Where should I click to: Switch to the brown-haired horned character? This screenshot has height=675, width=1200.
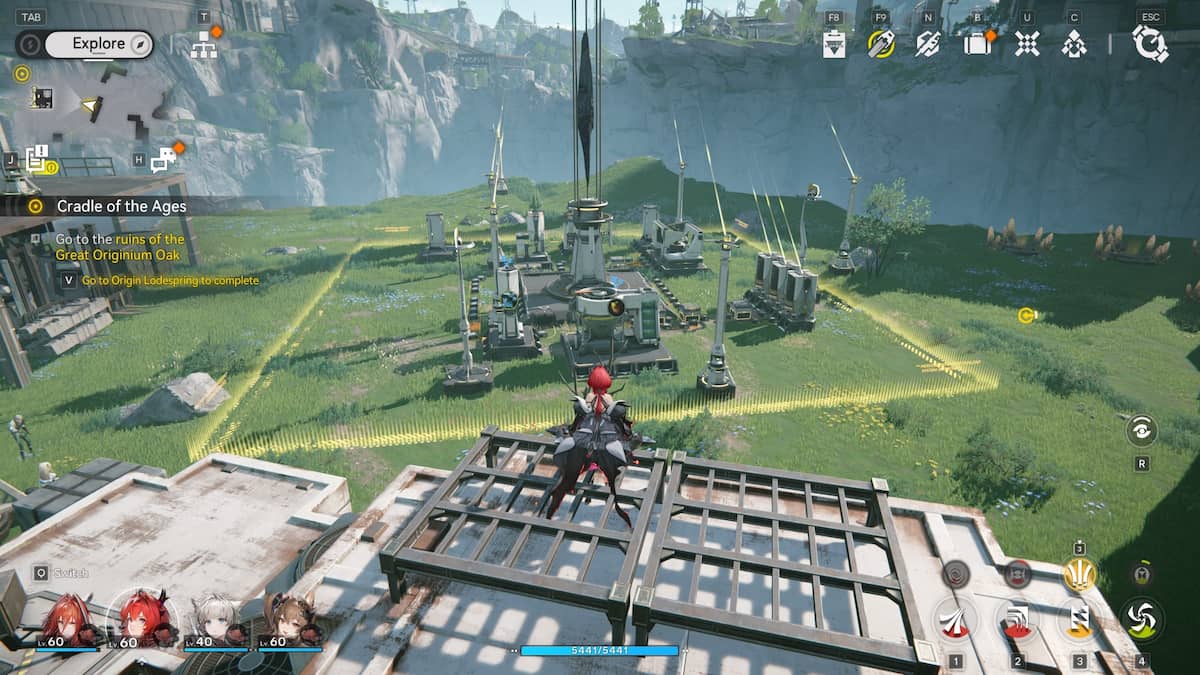pos(287,620)
